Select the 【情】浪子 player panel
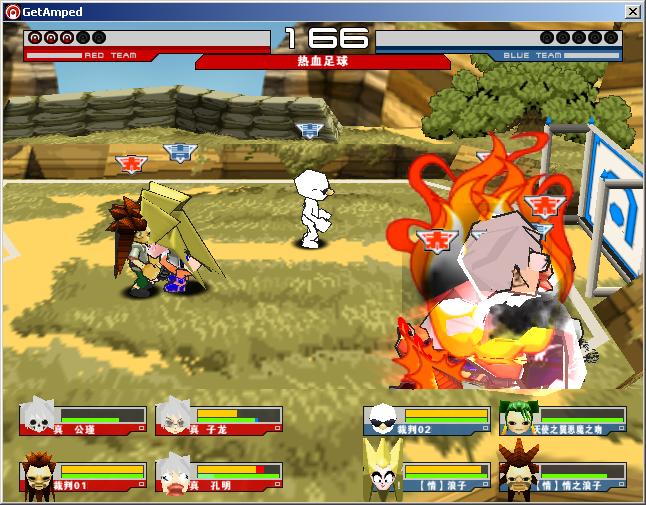This screenshot has height=505, width=646. pyautogui.click(x=427, y=476)
